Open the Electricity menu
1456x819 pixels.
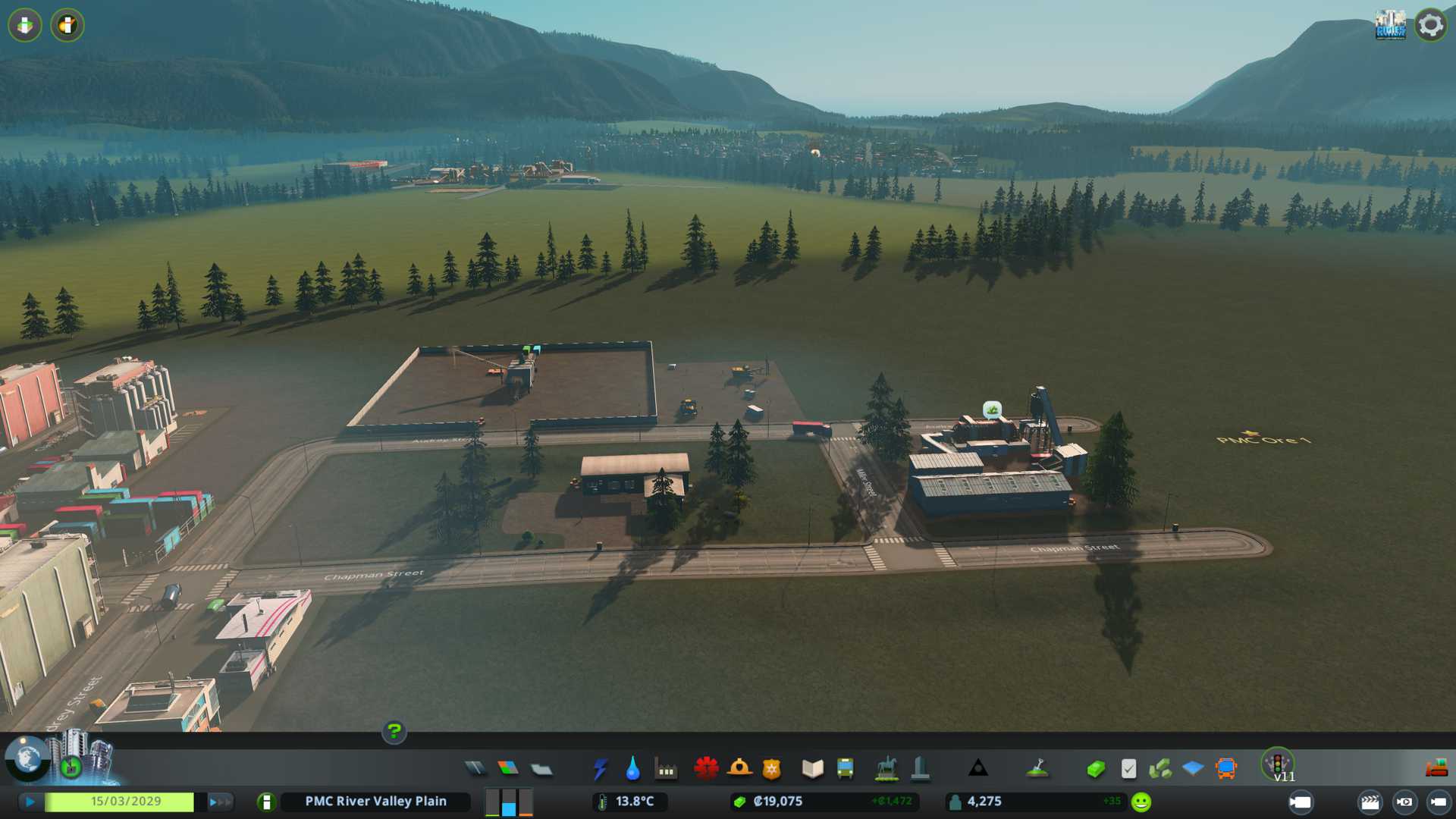pyautogui.click(x=600, y=769)
